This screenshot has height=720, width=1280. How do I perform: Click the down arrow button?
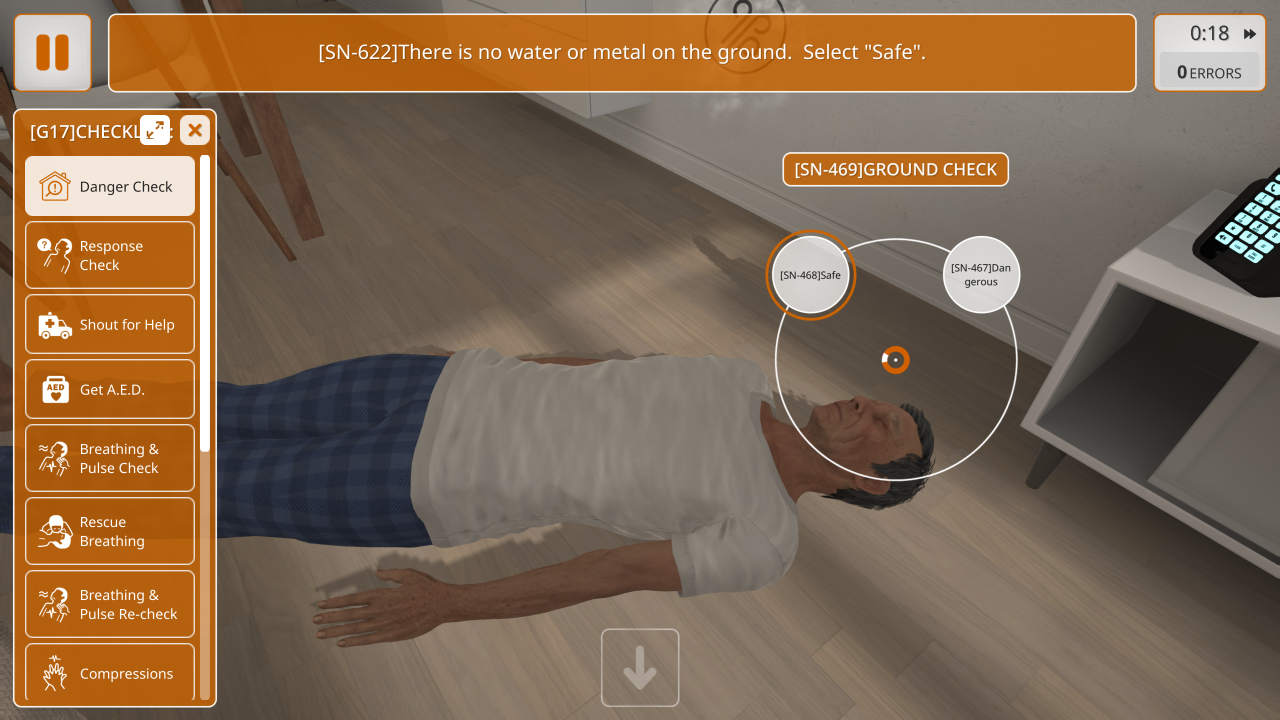[x=640, y=667]
